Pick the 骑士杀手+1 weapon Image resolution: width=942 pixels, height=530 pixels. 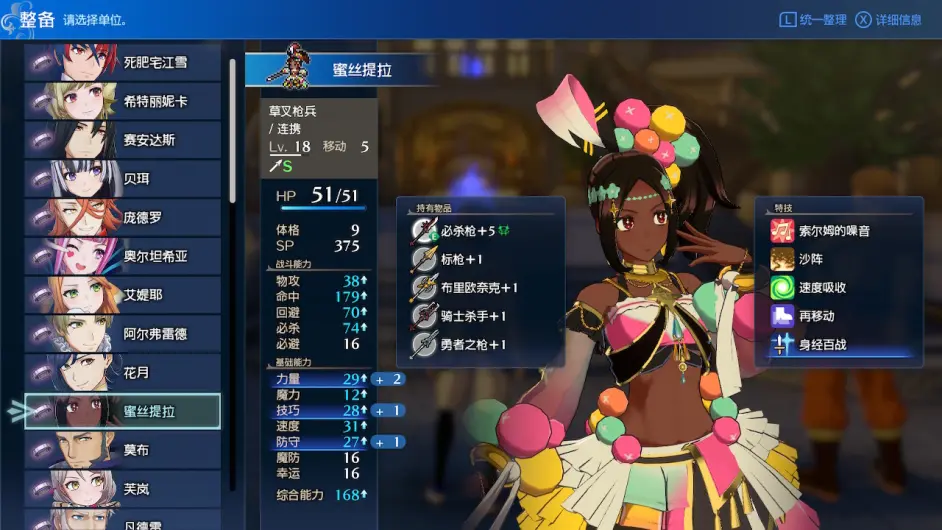coord(474,316)
